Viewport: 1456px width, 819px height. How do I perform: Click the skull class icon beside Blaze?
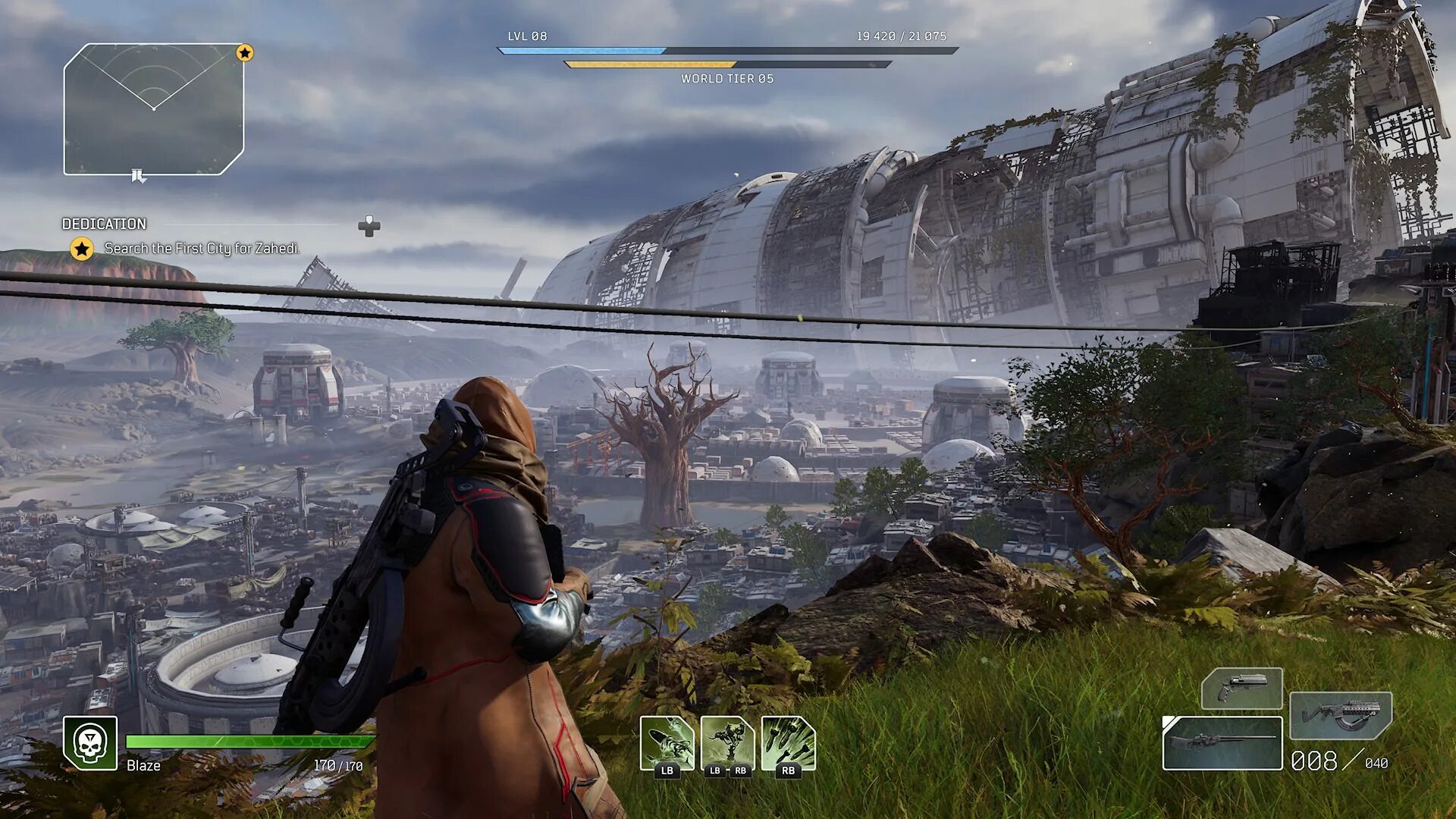click(x=90, y=743)
